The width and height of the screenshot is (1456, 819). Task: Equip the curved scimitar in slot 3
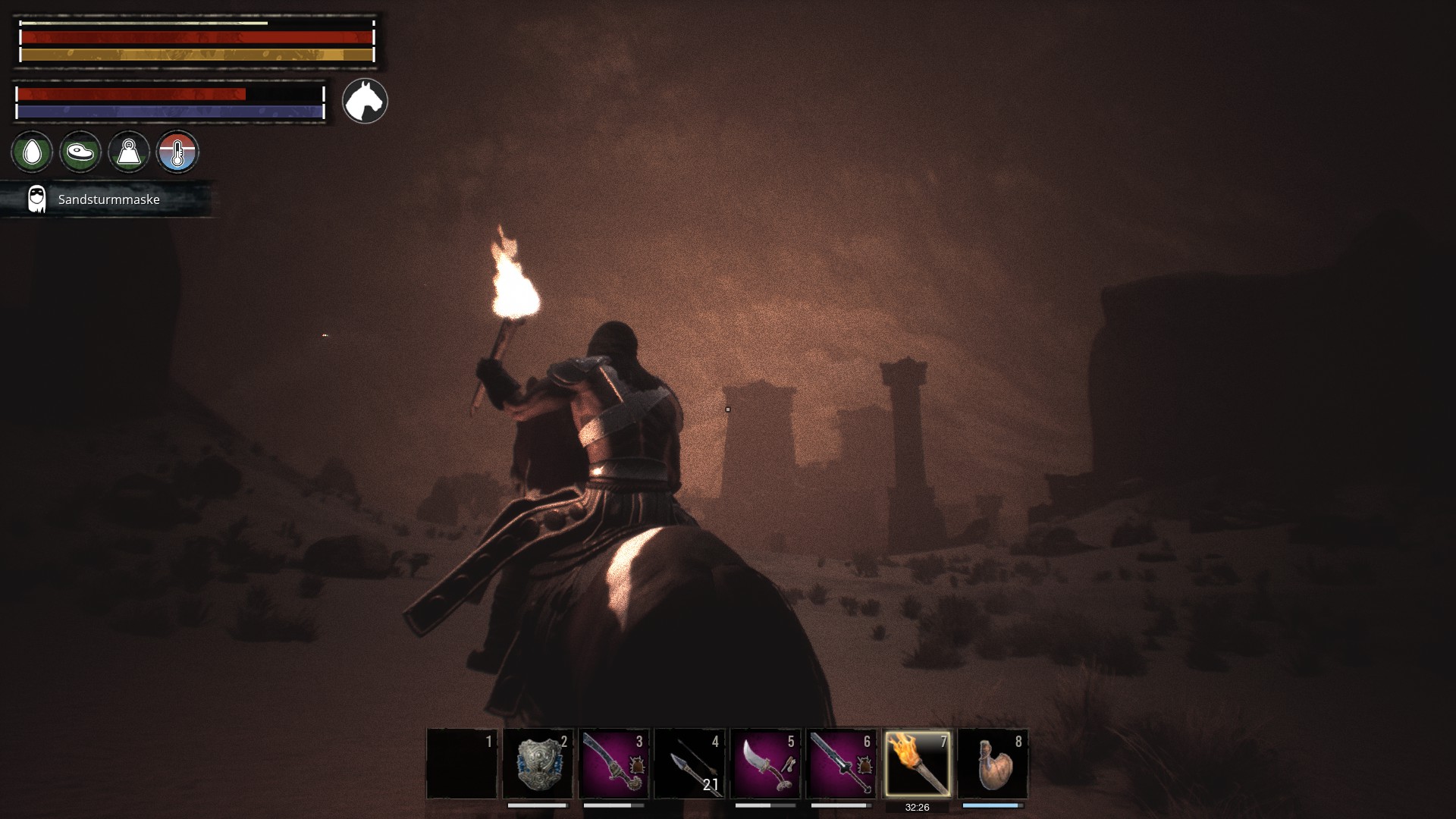pyautogui.click(x=613, y=764)
